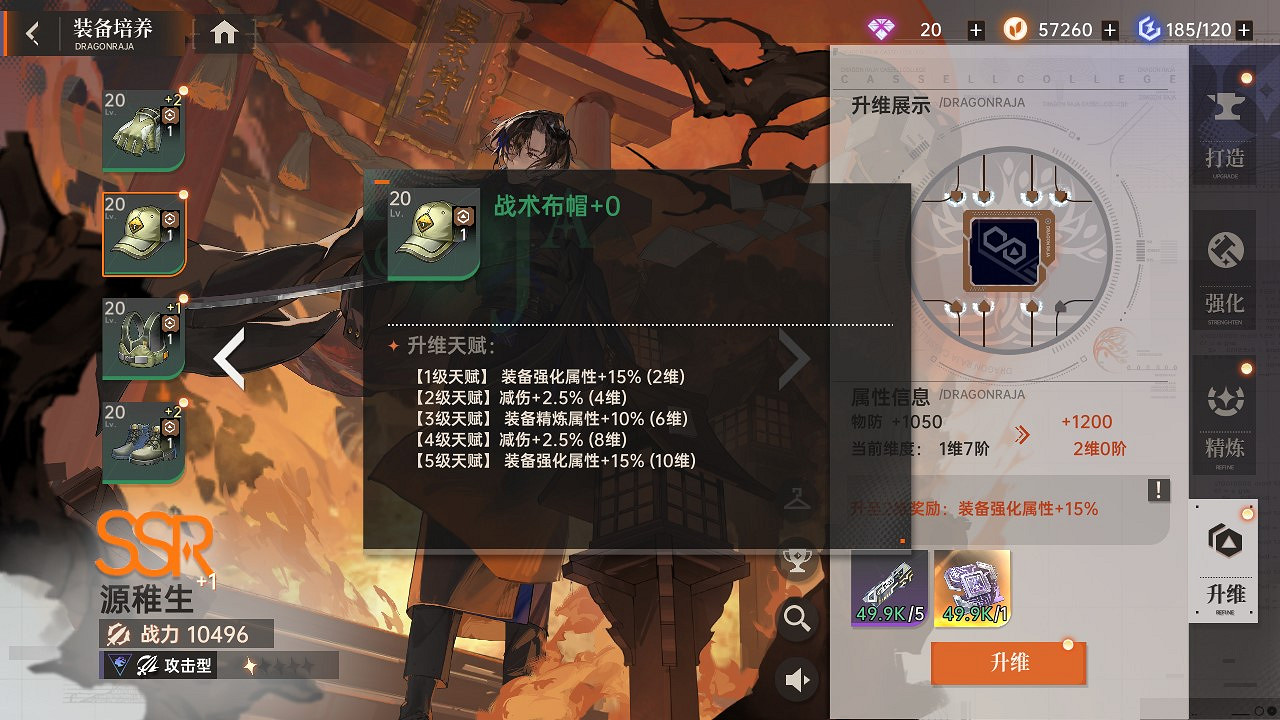Click the back arrow to exit 装备培养
This screenshot has width=1280, height=720.
31,31
